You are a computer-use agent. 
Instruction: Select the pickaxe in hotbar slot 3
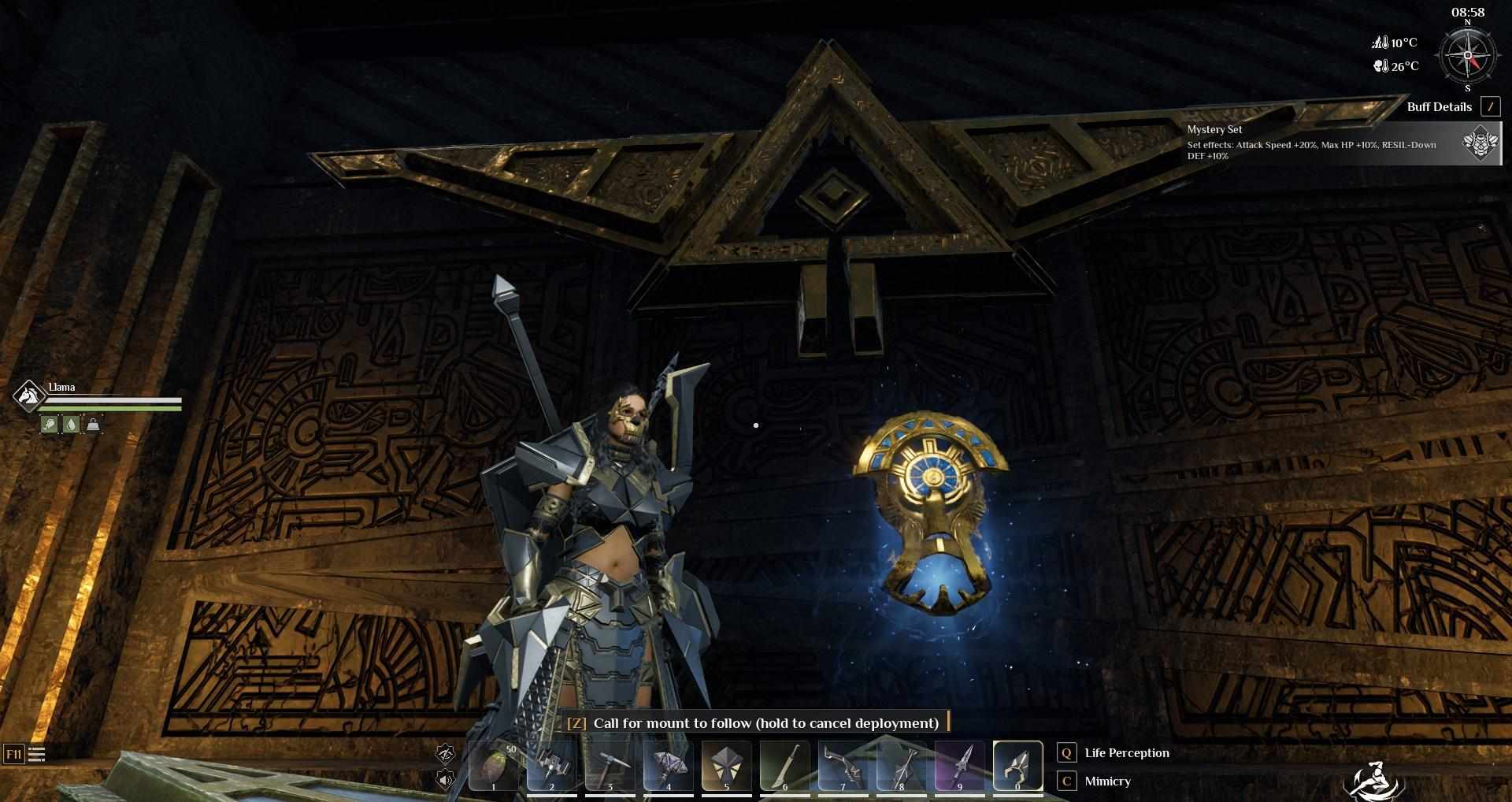point(610,765)
